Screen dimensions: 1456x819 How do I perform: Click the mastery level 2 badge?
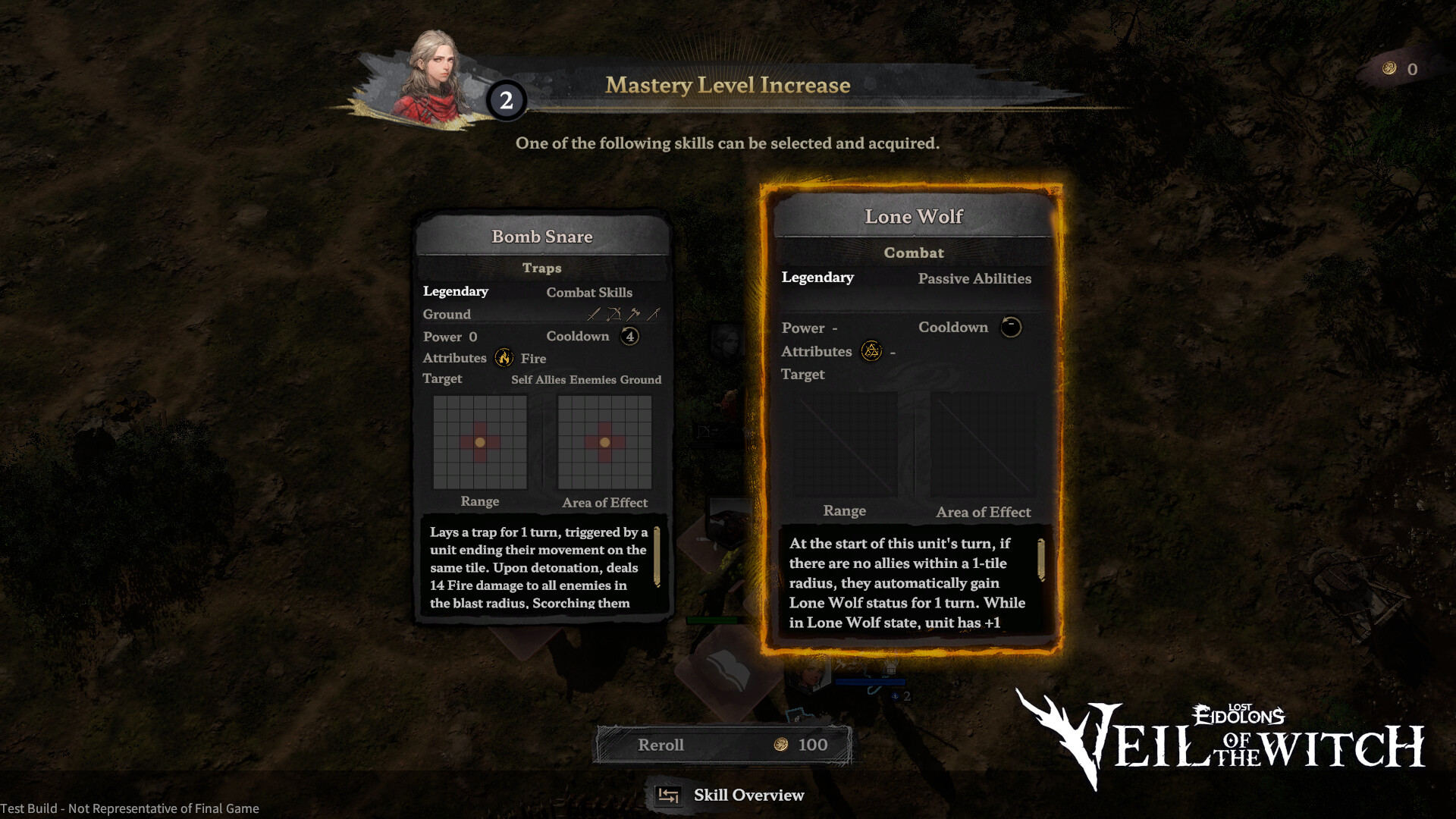(507, 101)
